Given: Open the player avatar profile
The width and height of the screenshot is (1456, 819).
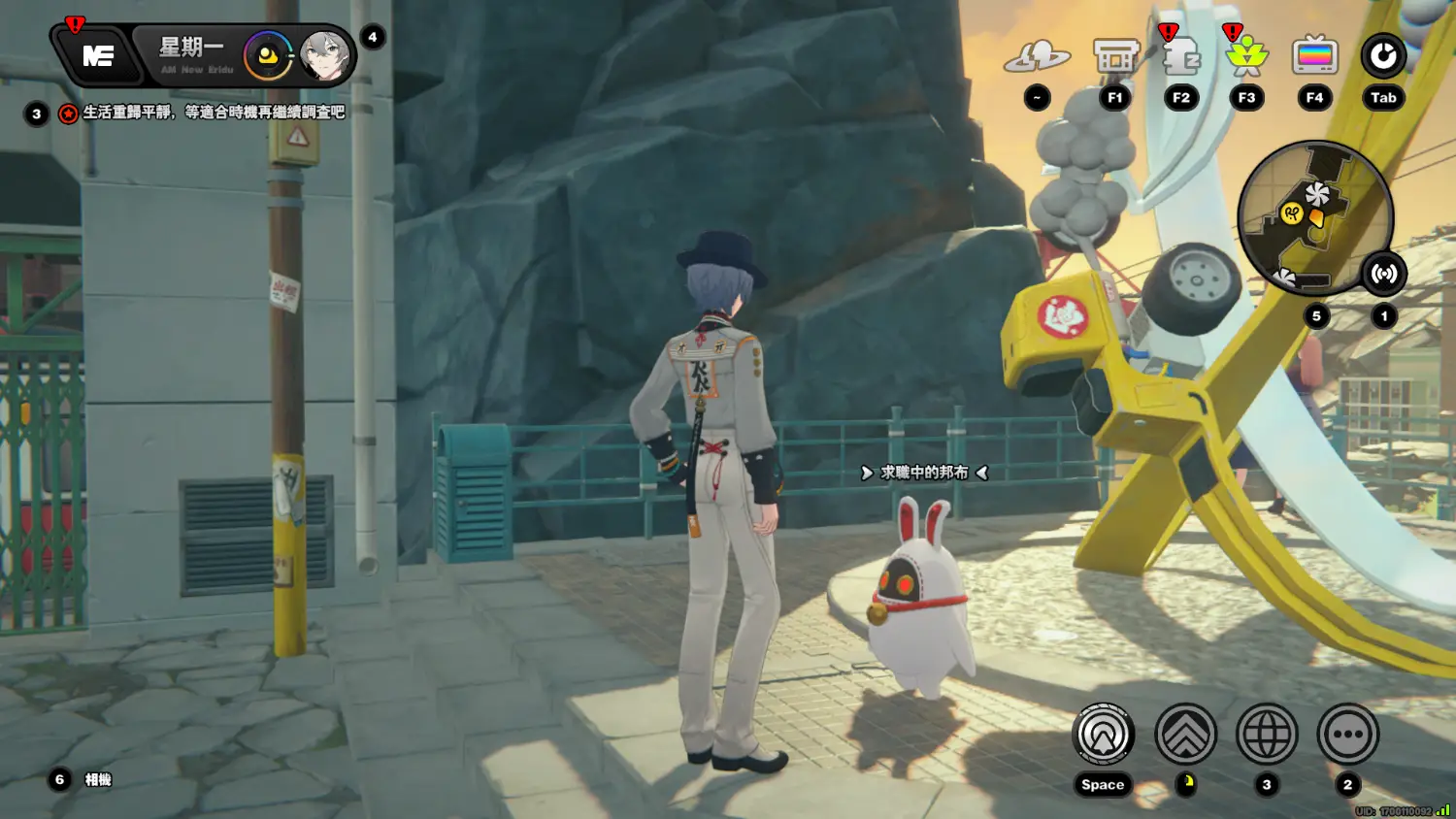Looking at the screenshot, I should coord(324,56).
